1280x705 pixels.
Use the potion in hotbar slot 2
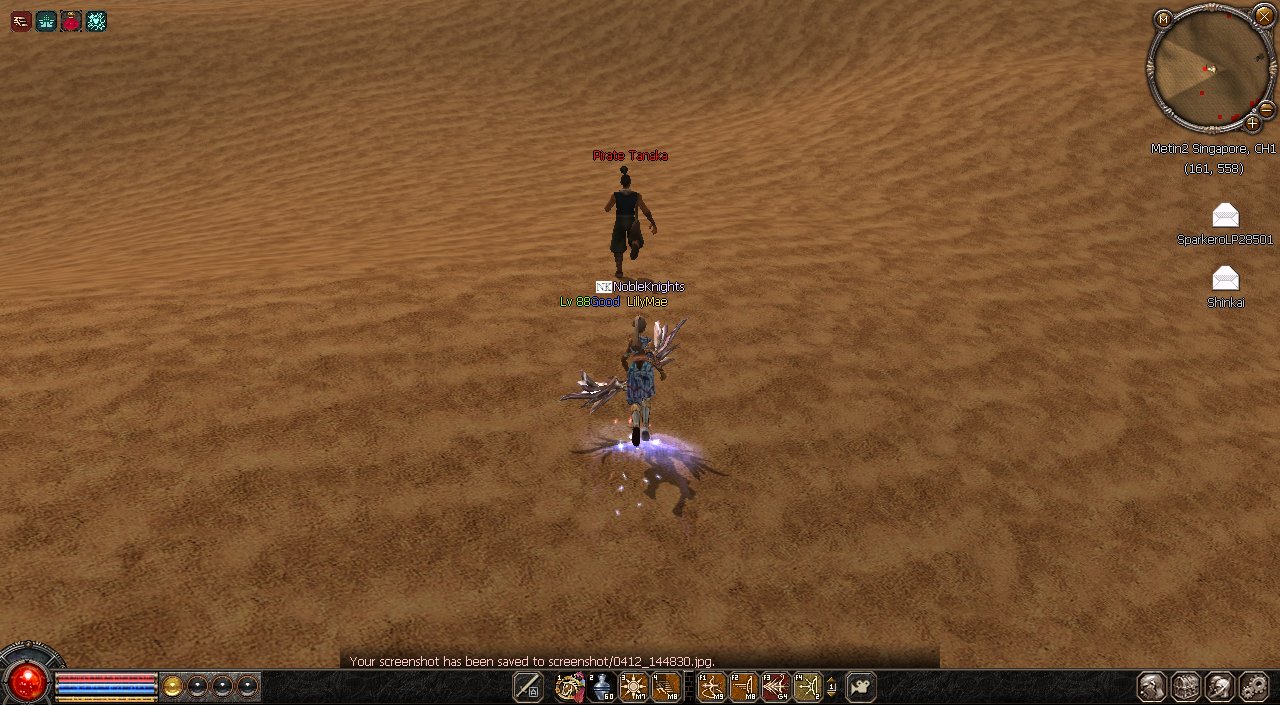coord(602,686)
